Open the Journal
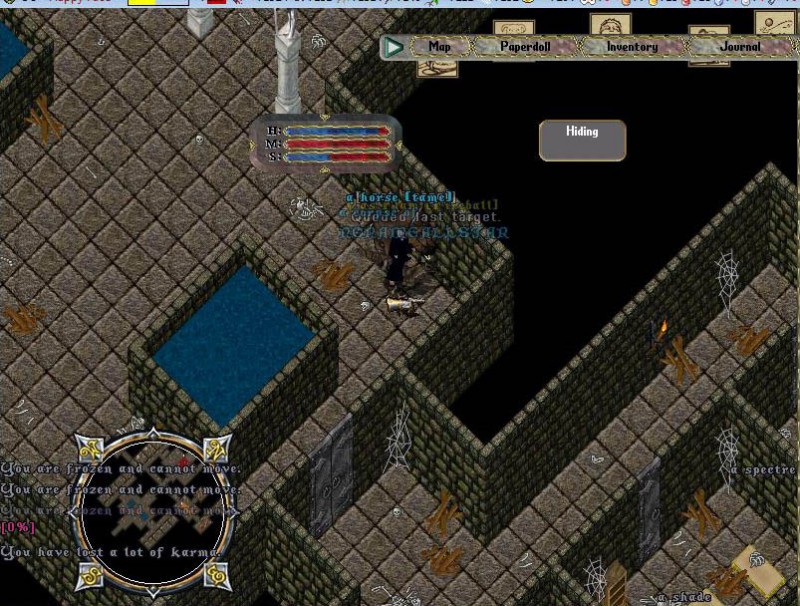 point(739,47)
